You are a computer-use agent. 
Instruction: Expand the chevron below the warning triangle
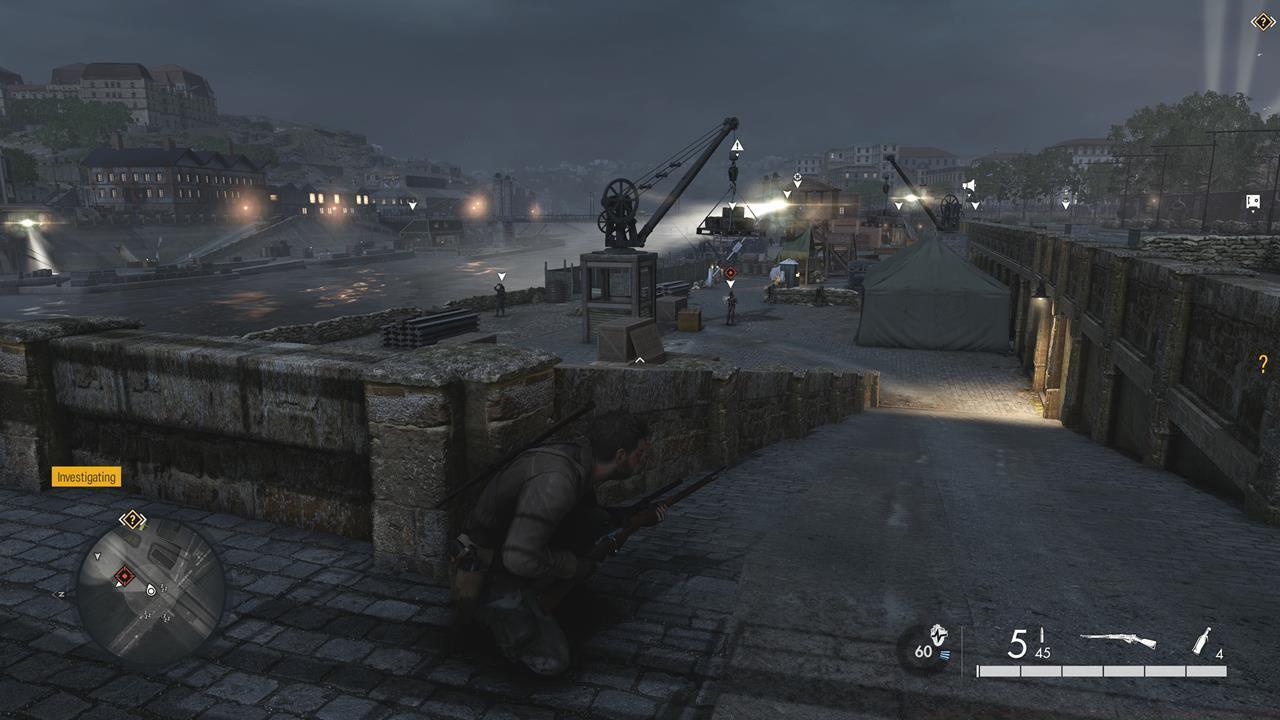click(x=737, y=156)
